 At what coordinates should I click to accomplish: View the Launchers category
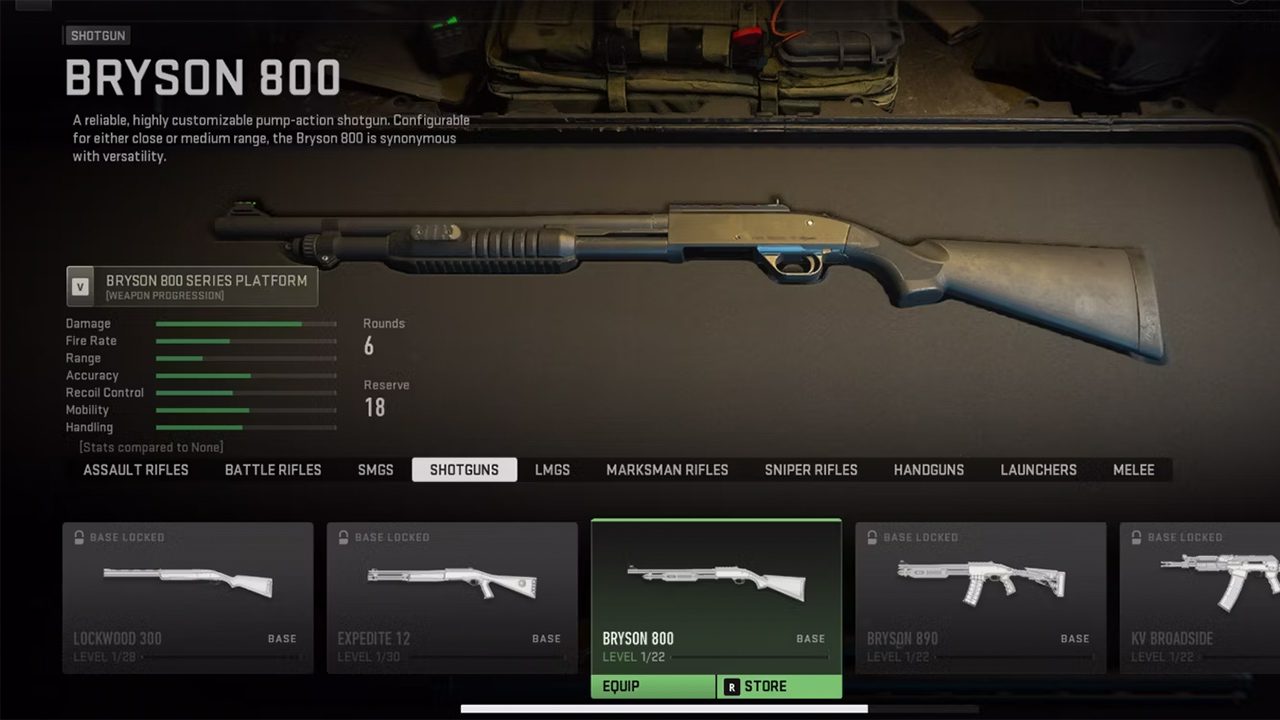[1039, 470]
